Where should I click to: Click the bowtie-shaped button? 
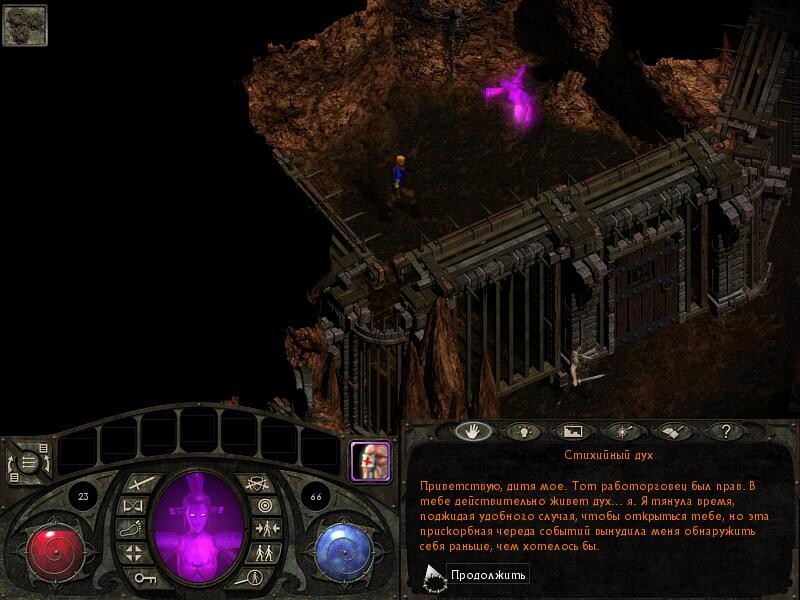click(134, 507)
